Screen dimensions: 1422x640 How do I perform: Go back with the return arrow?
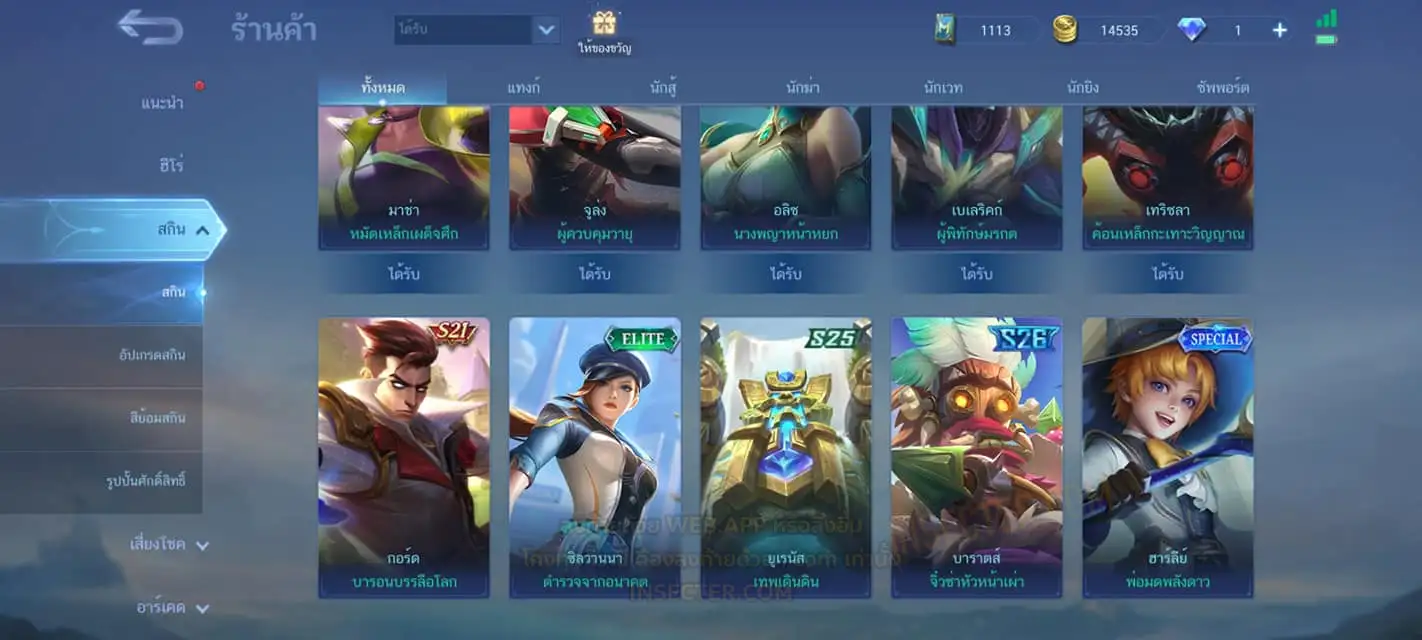[150, 28]
